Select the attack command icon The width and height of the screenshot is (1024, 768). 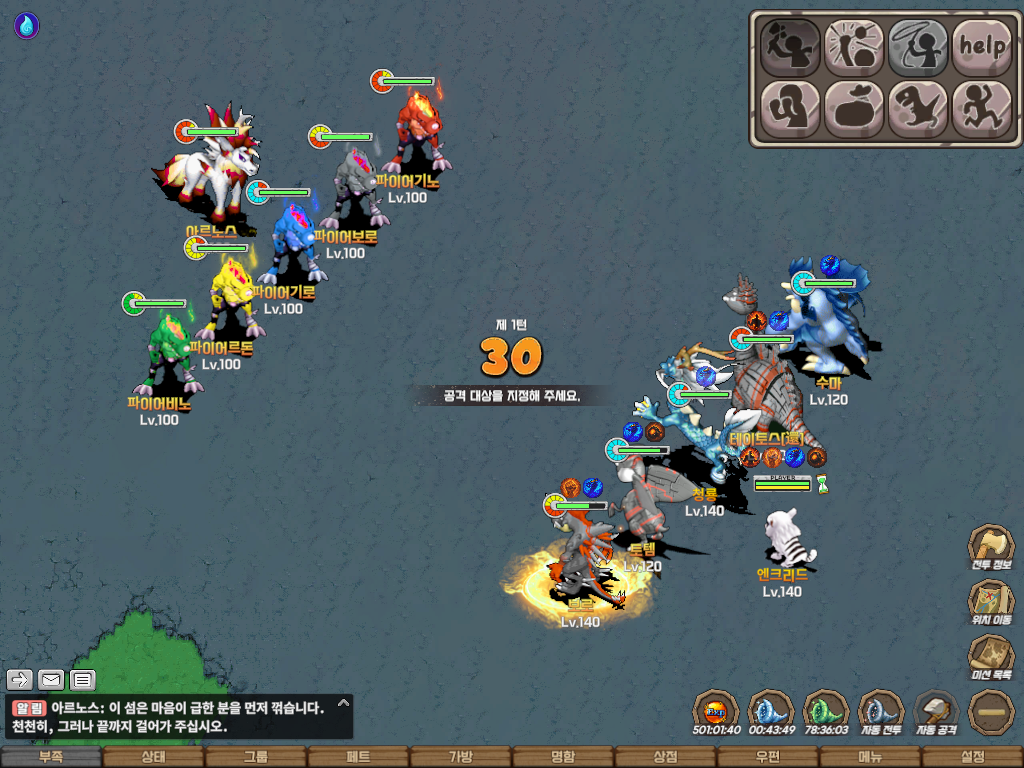[x=790, y=45]
